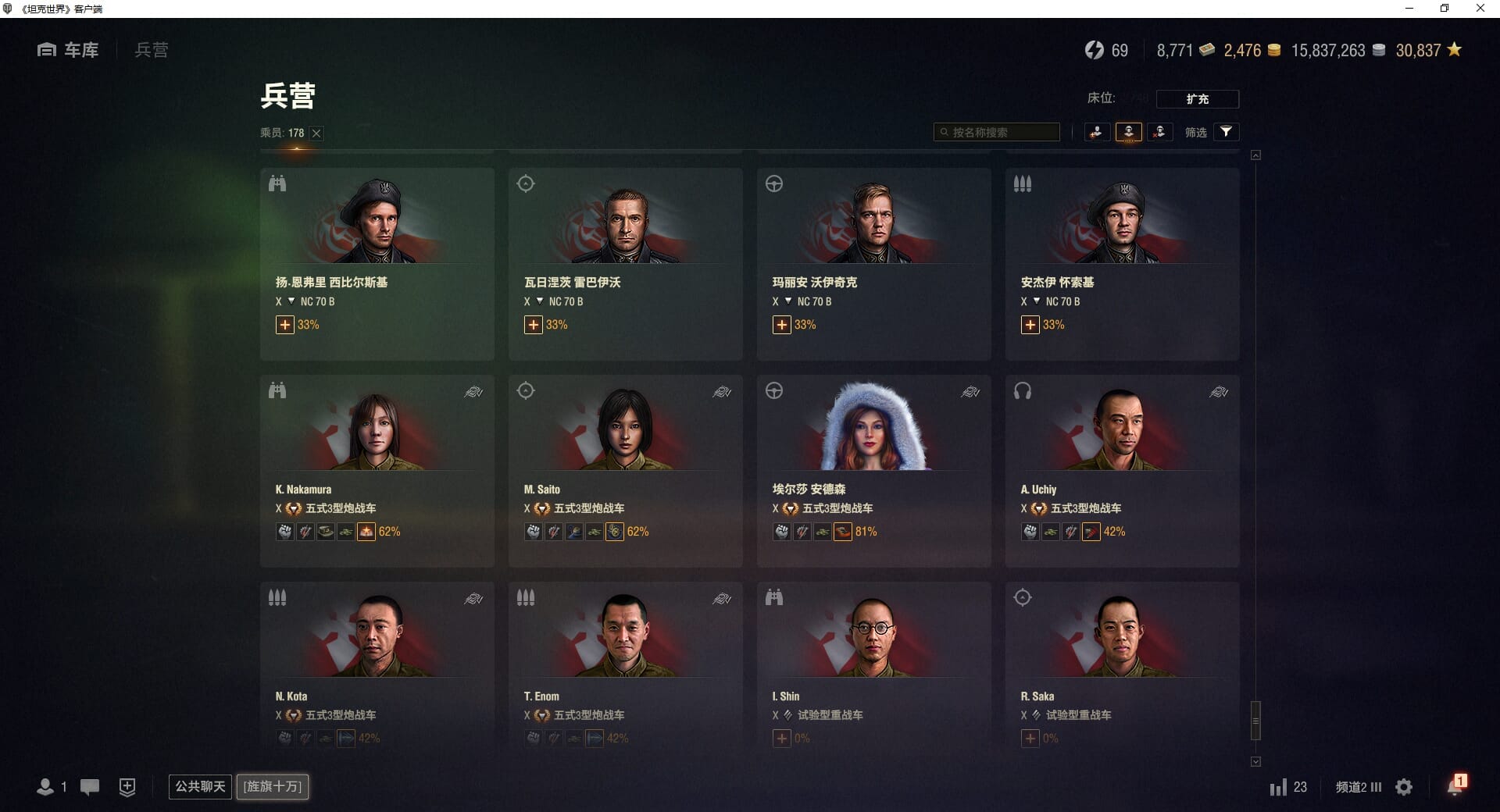Viewport: 1500px width, 812px height.
Task: Clear the 乘员 178 filter counter
Action: pos(316,134)
